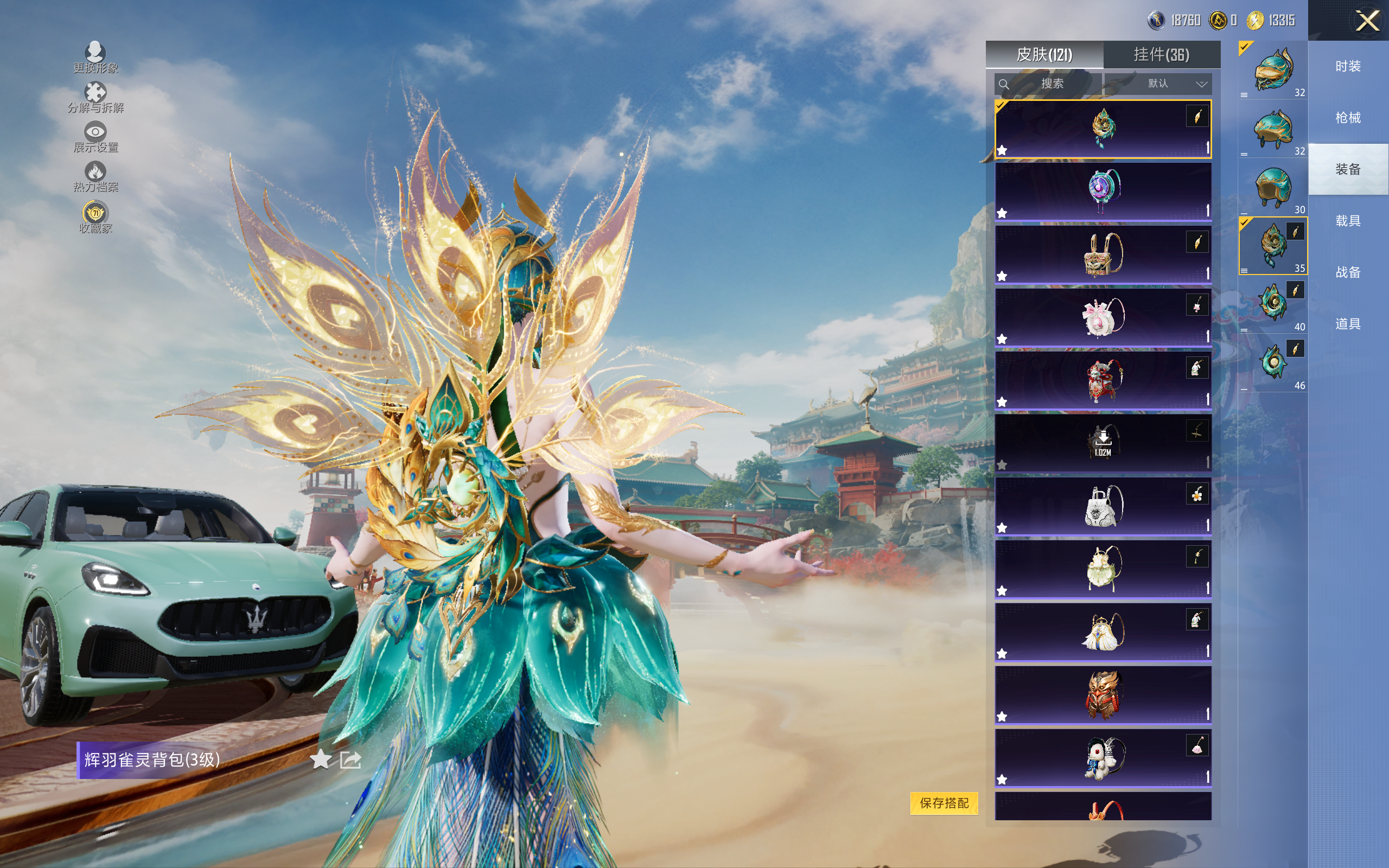Open 分解与拆解 dismantle option

[x=95, y=98]
